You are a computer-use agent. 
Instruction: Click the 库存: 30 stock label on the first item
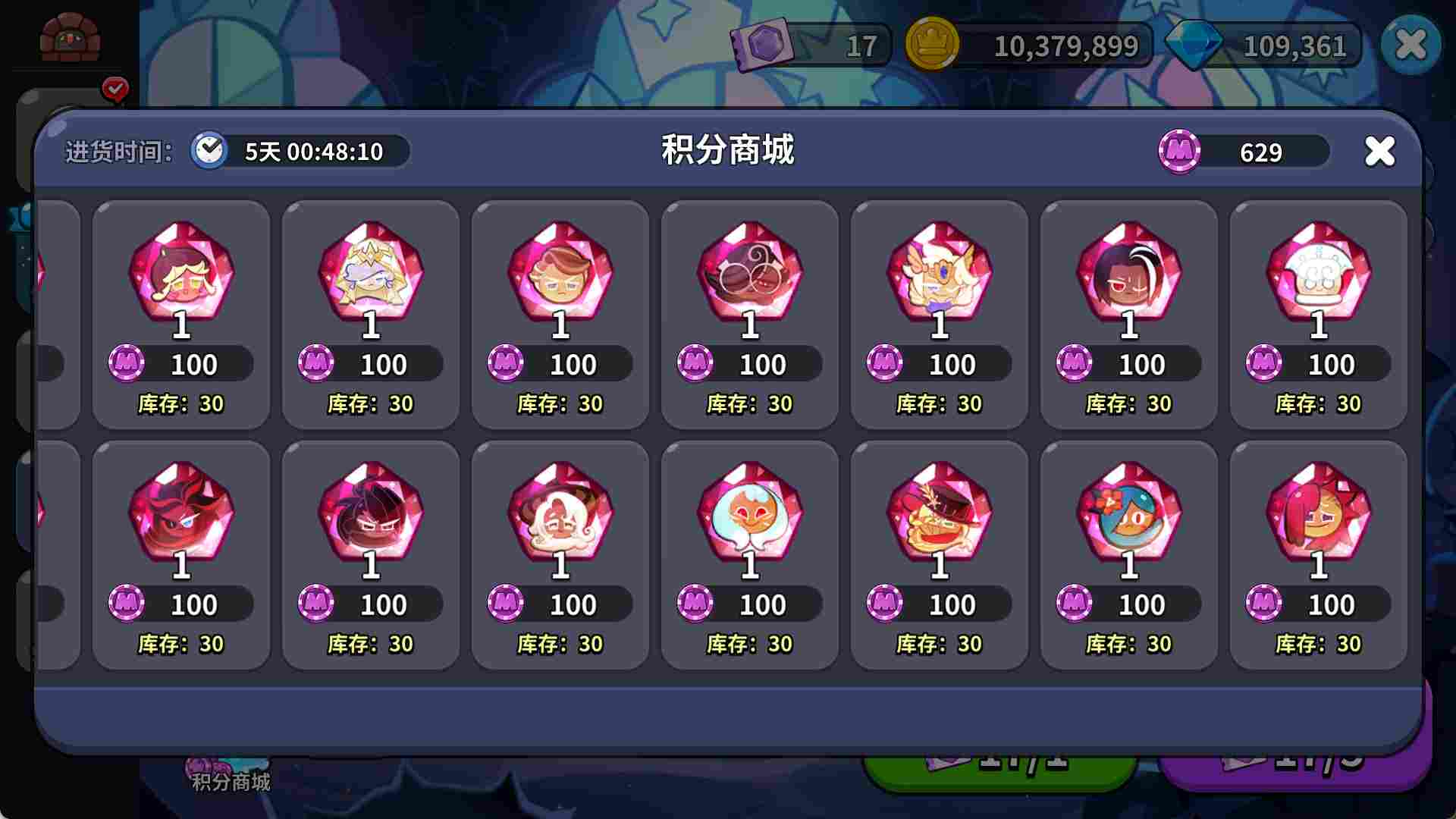tap(180, 404)
